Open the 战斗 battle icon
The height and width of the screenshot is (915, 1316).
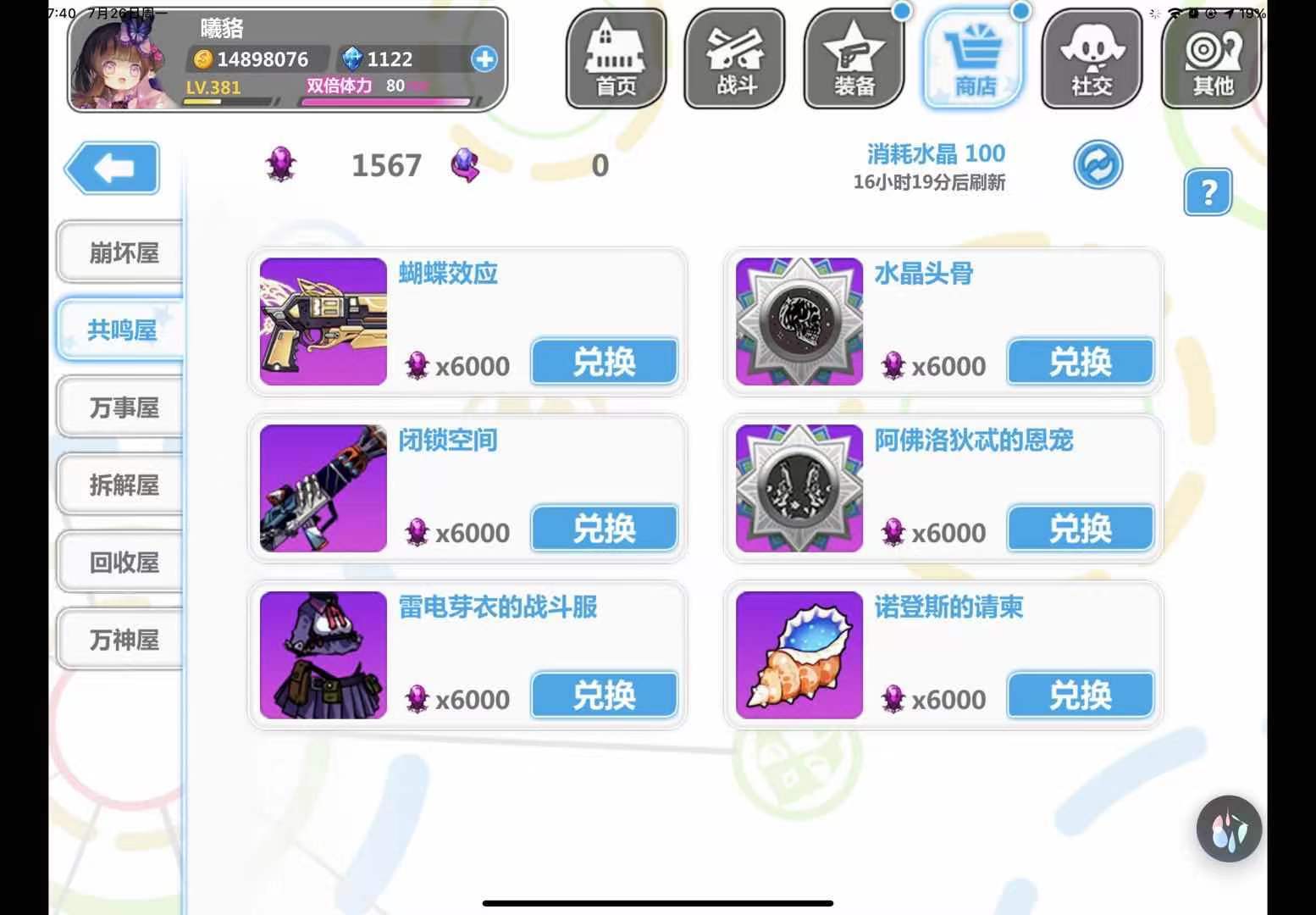point(733,59)
